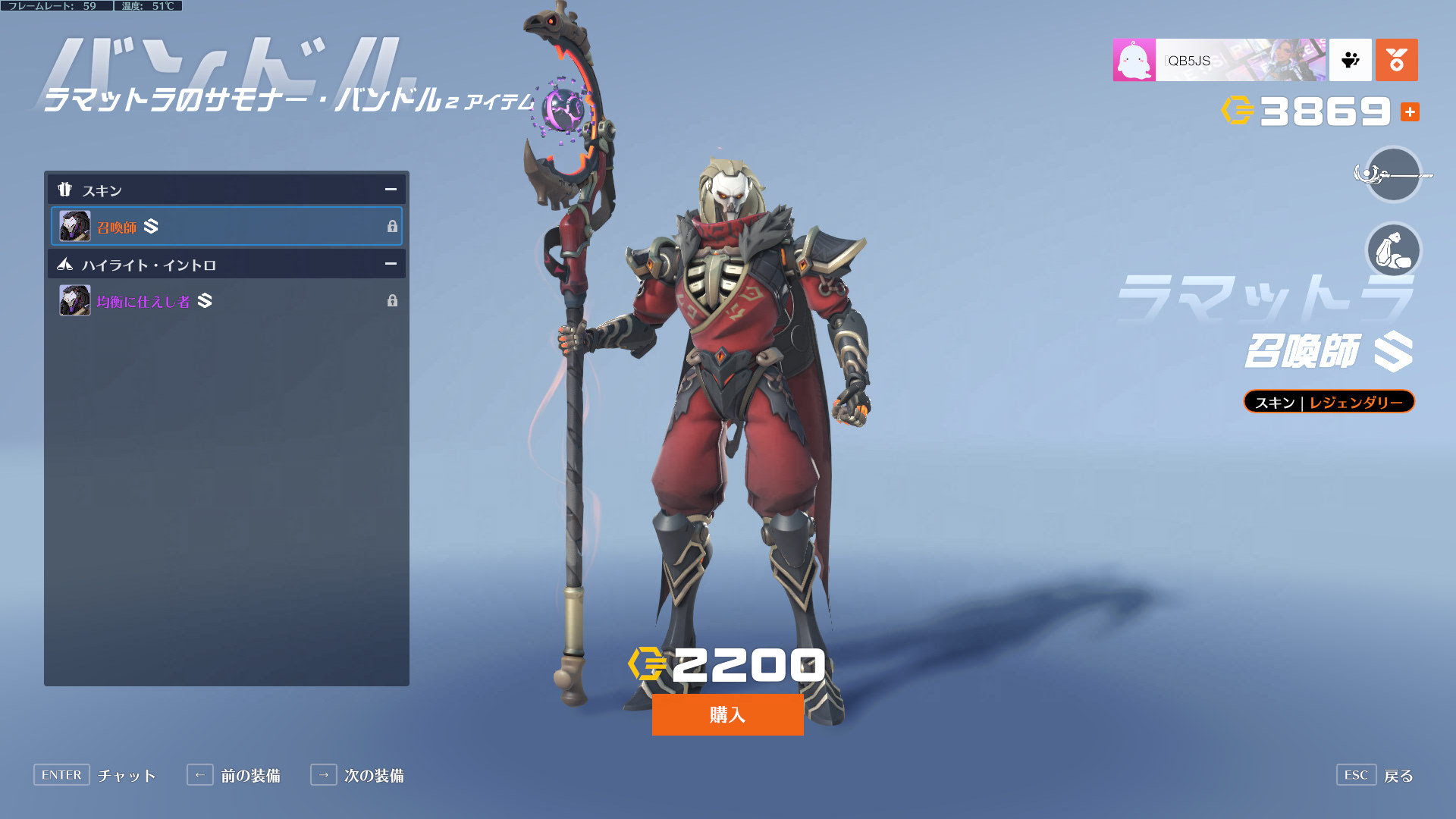Go back with the 戻る button
This screenshot has height=819, width=1456.
point(1375,775)
